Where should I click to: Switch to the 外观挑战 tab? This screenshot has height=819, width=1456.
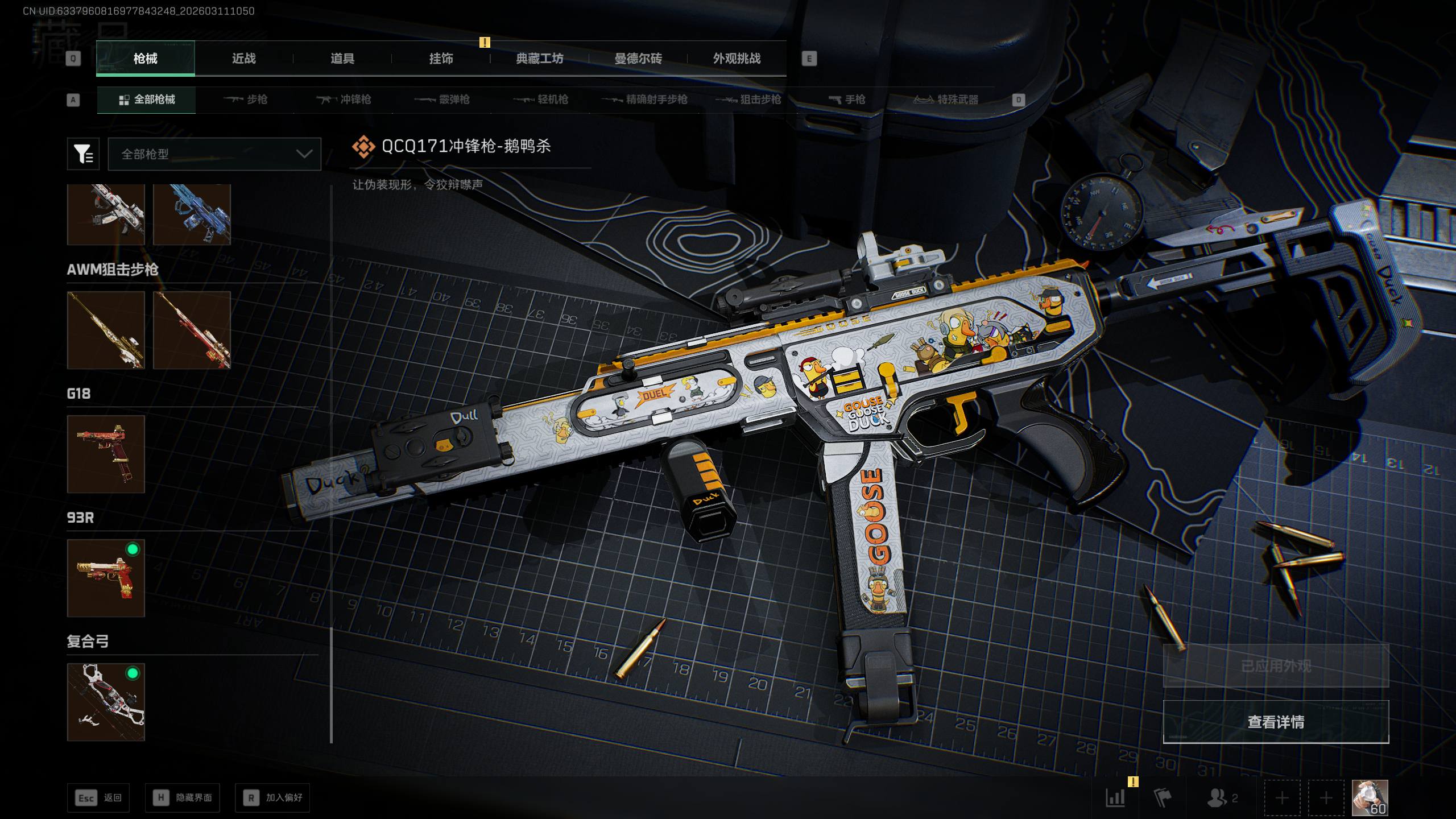coord(737,59)
